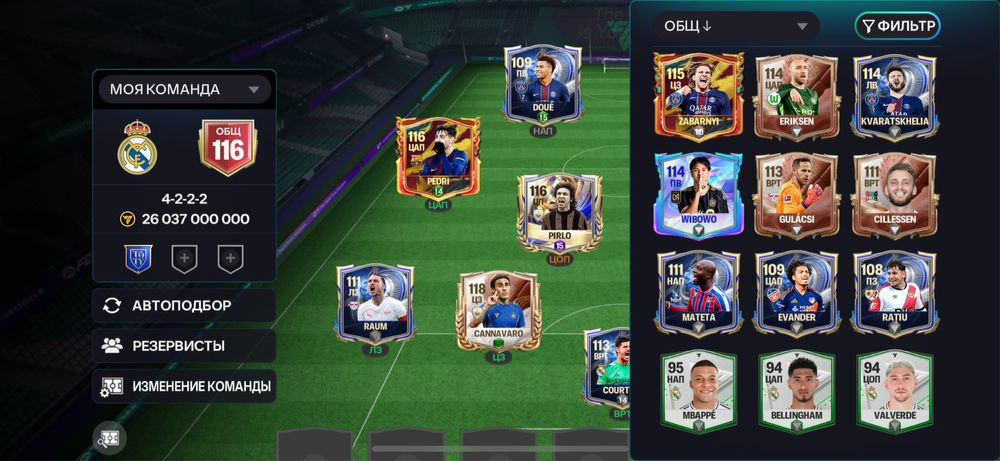This screenshot has width=1000, height=461.
Task: Open the ФИЛЬТР filter
Action: click(x=897, y=26)
